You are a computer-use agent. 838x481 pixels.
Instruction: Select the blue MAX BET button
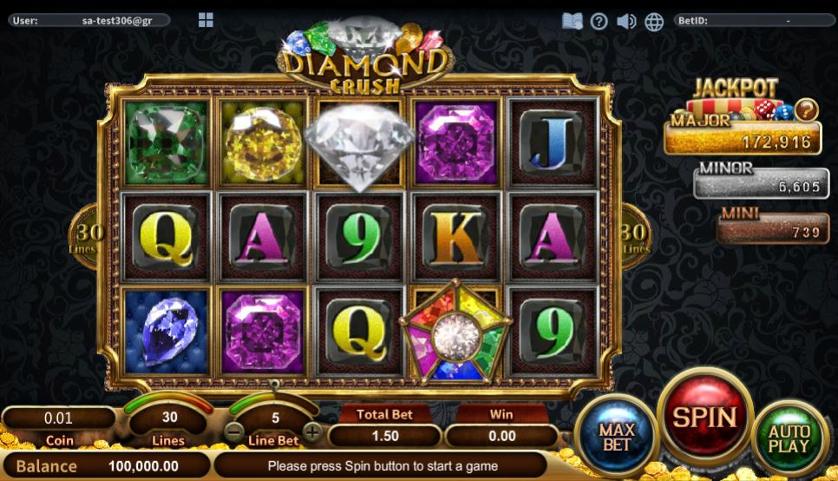click(x=617, y=437)
